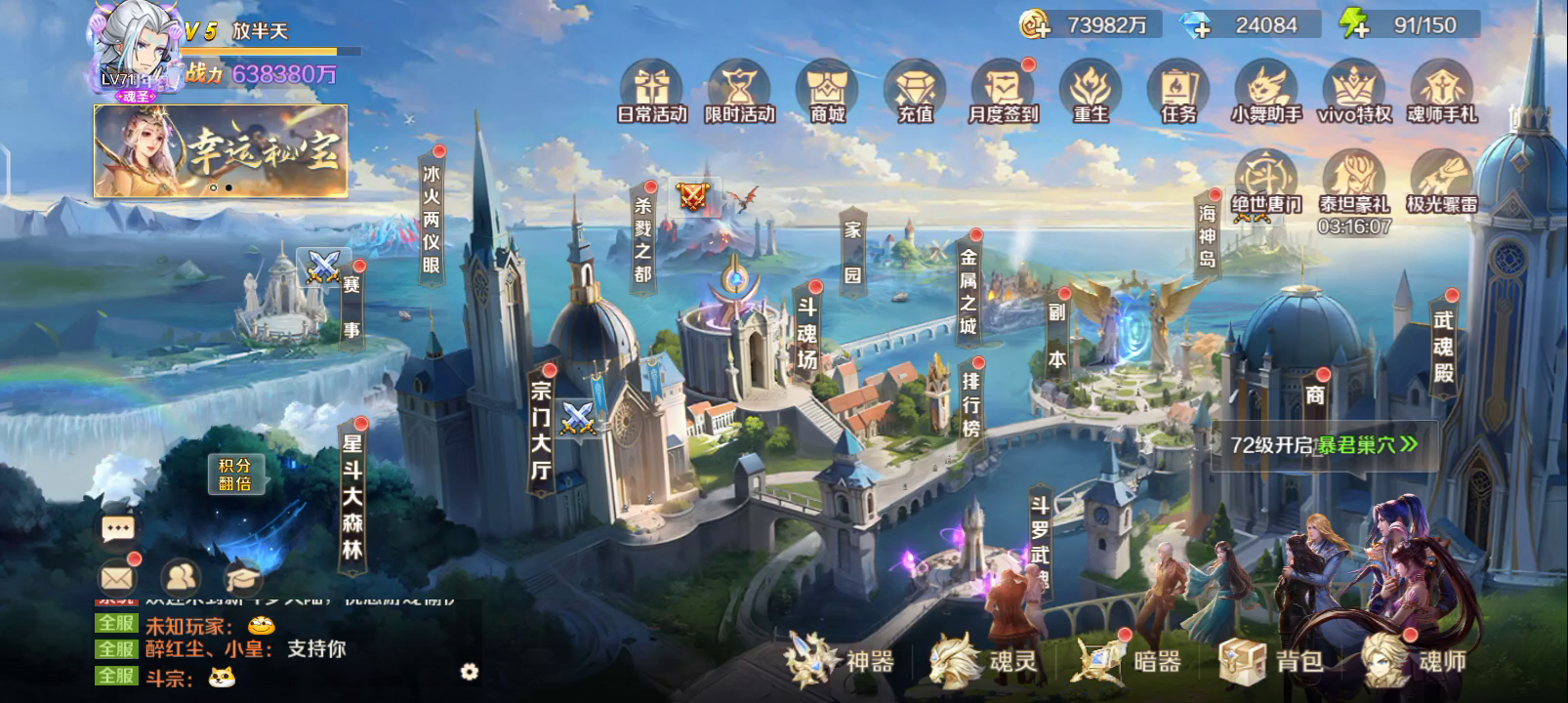The image size is (1568, 703).
Task: Claim the 月度签到 monthly sign-in
Action: pyautogui.click(x=1003, y=92)
